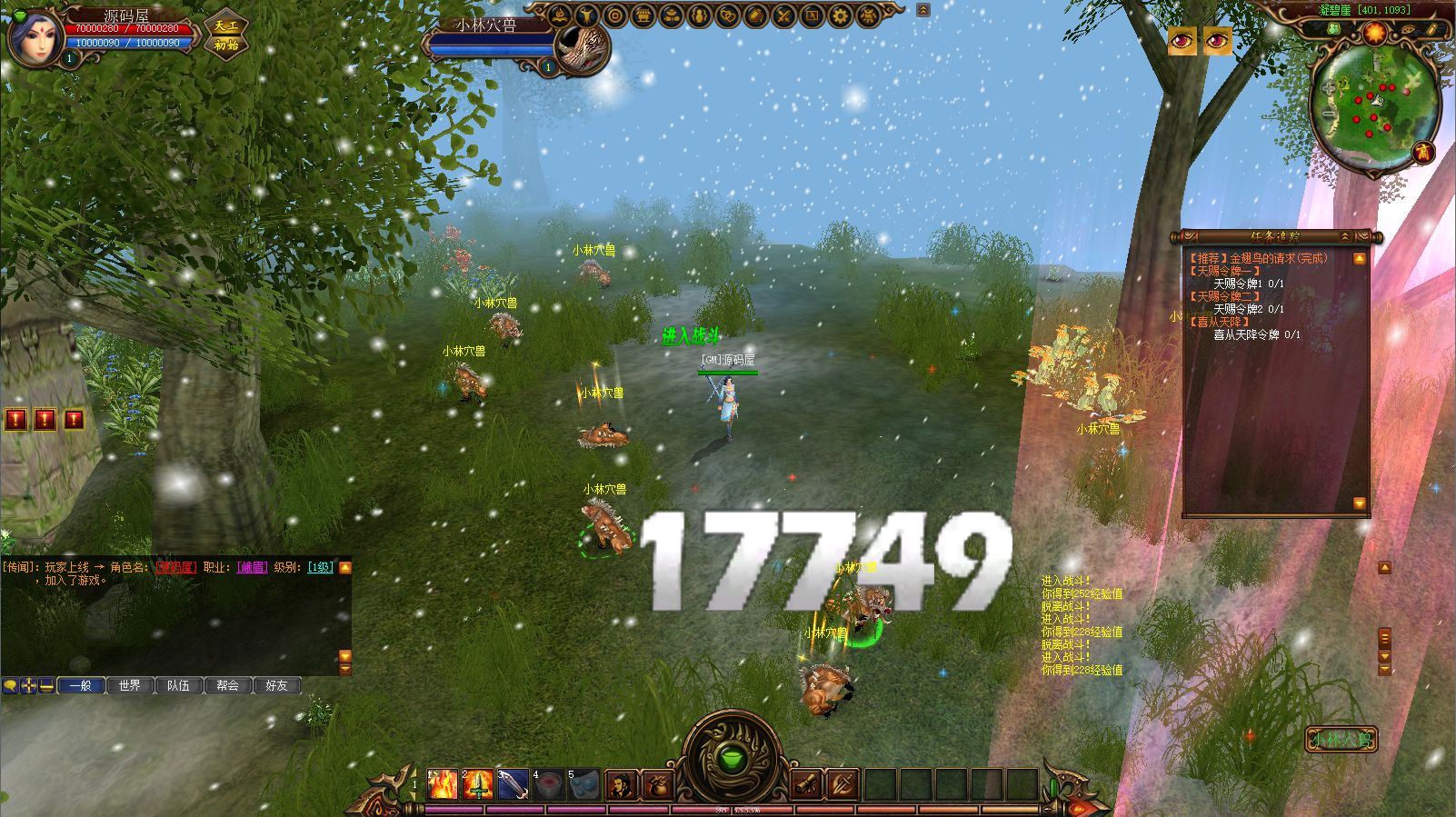This screenshot has width=1456, height=817.
Task: Collapse the top menu bar arrow button
Action: tap(923, 10)
